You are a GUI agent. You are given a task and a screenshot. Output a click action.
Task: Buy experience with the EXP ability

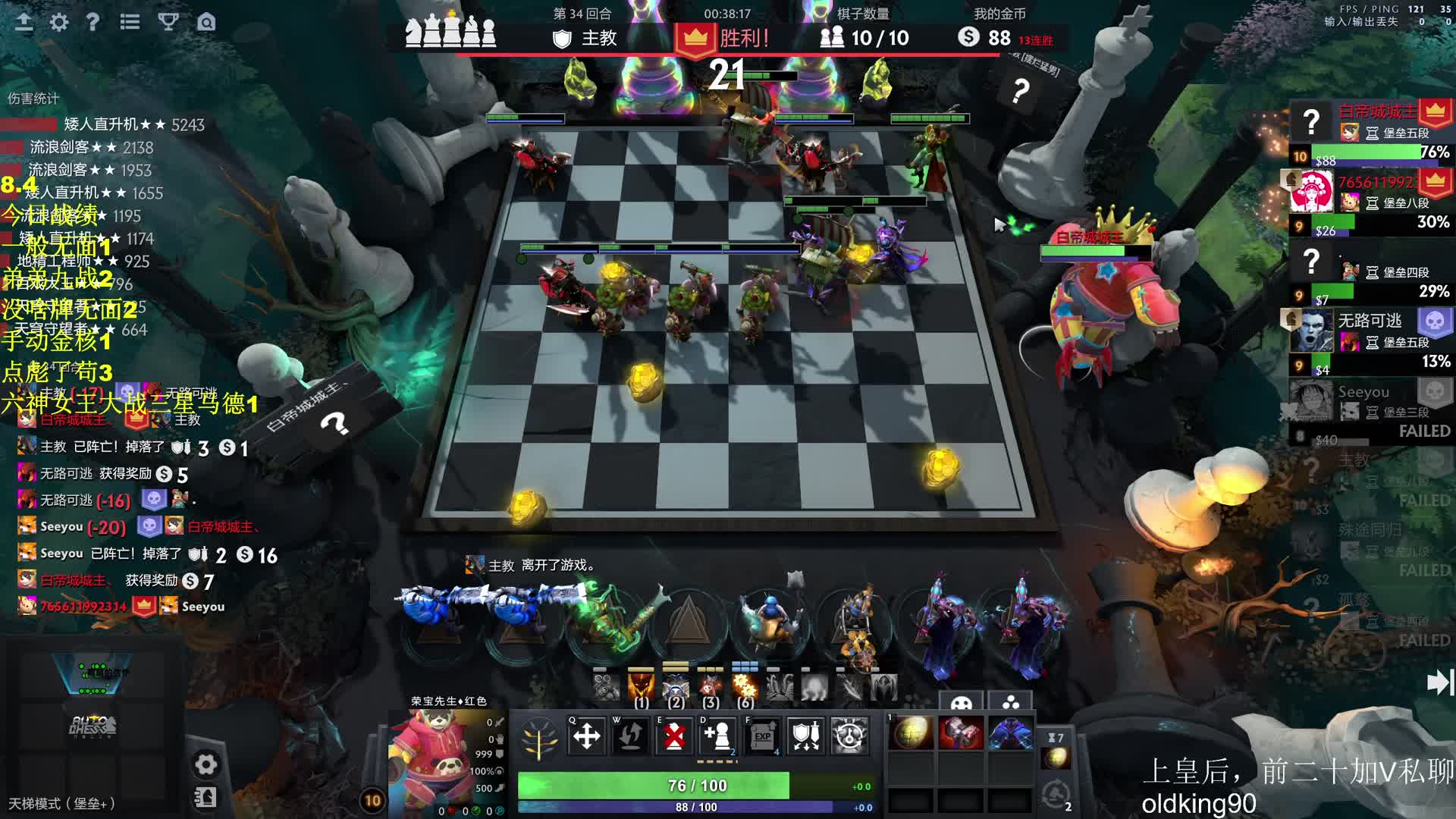762,735
